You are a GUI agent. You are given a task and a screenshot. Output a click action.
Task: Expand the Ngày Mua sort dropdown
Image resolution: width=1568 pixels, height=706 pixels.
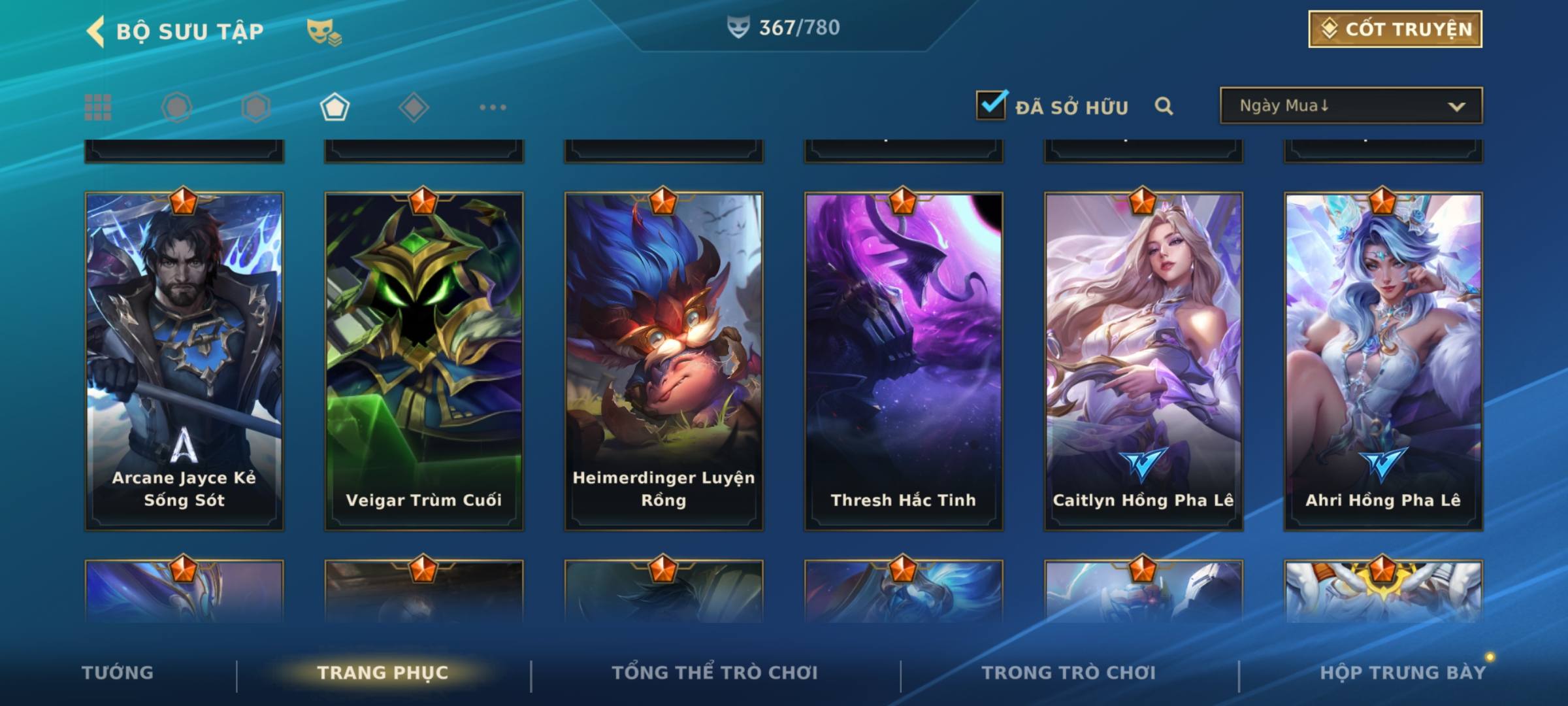[1350, 106]
